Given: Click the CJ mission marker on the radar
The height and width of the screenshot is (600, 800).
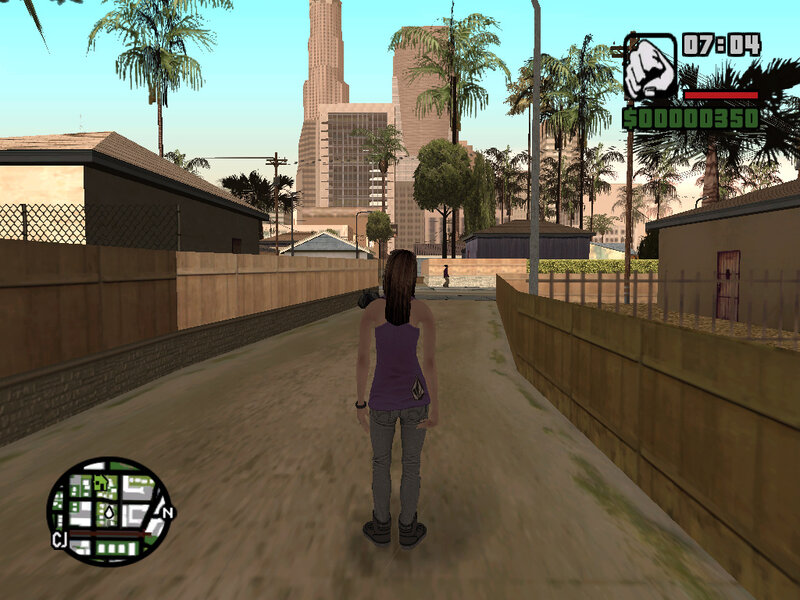Looking at the screenshot, I should pos(59,540).
